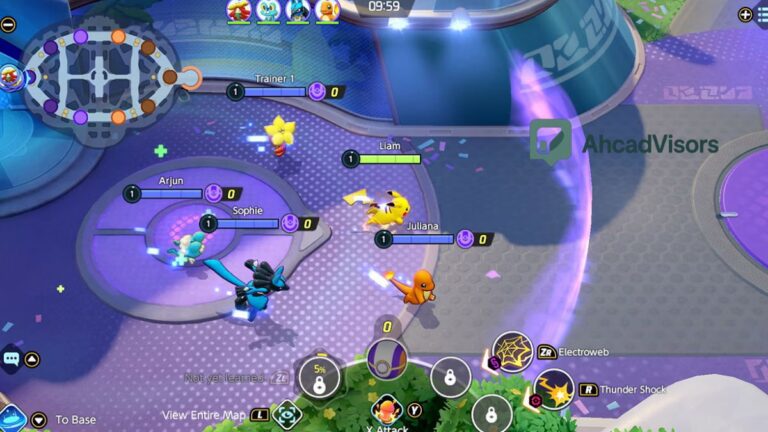768x432 pixels.
Task: Use the Thunder Shock move
Action: point(553,390)
